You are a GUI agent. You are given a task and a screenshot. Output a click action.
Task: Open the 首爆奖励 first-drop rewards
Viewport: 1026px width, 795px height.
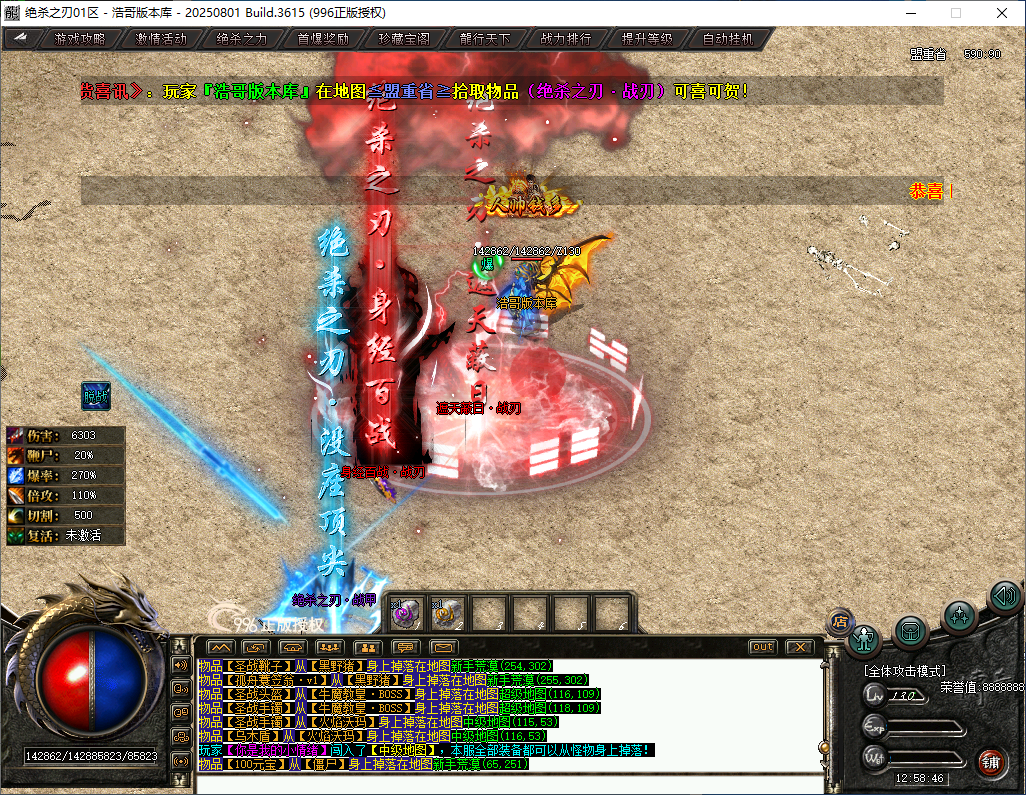pos(323,39)
